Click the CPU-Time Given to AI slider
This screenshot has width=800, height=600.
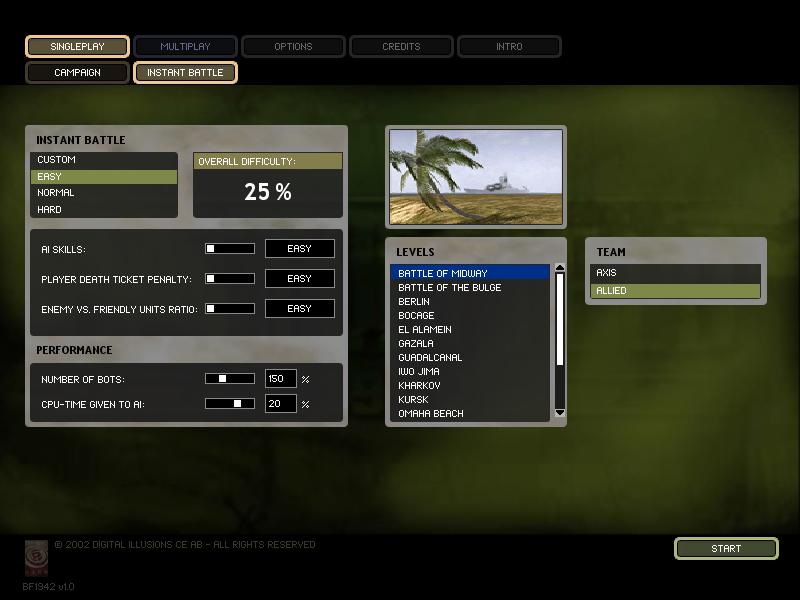point(230,404)
